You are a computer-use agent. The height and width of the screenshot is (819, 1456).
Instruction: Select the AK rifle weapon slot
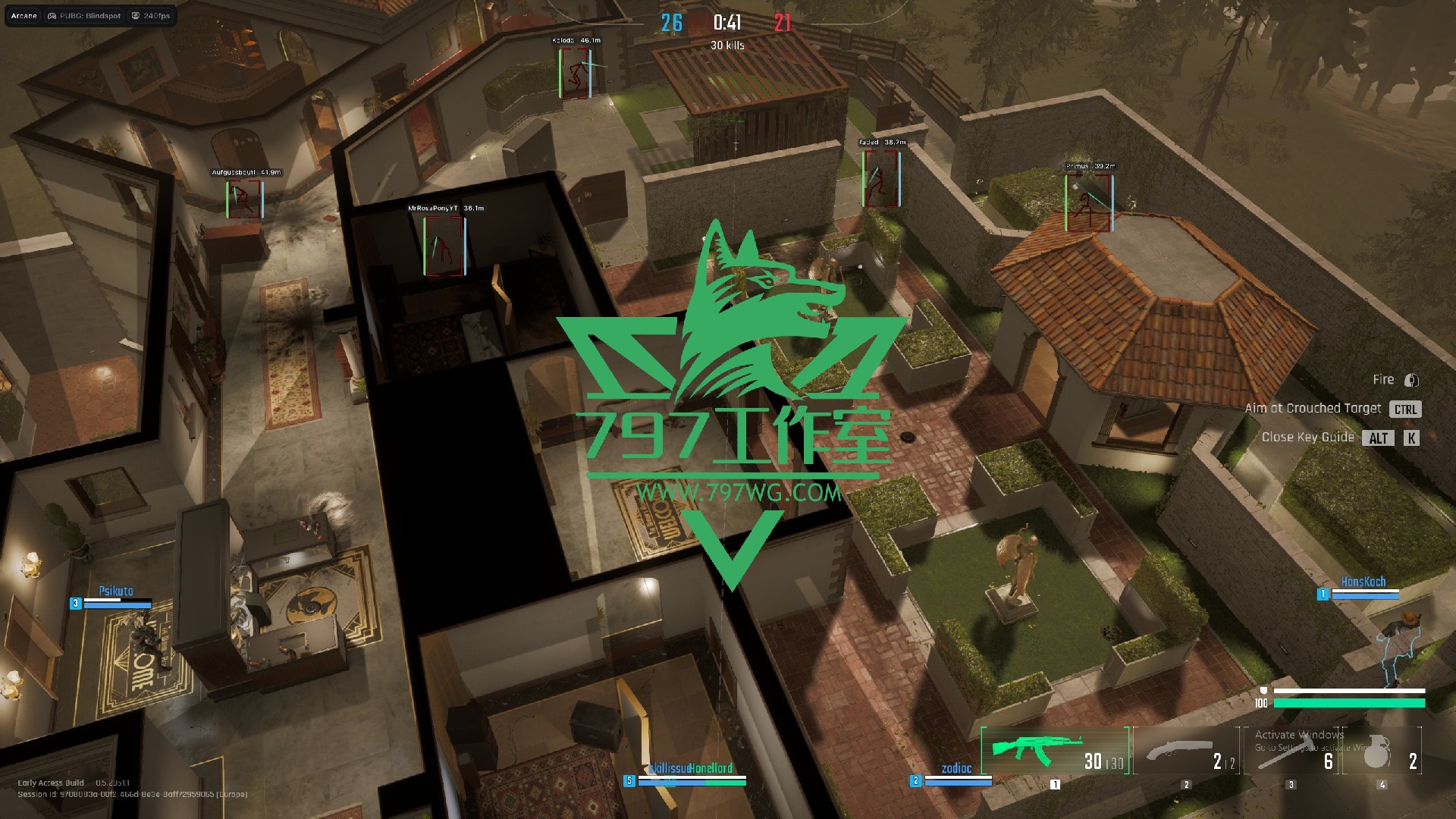(1054, 750)
